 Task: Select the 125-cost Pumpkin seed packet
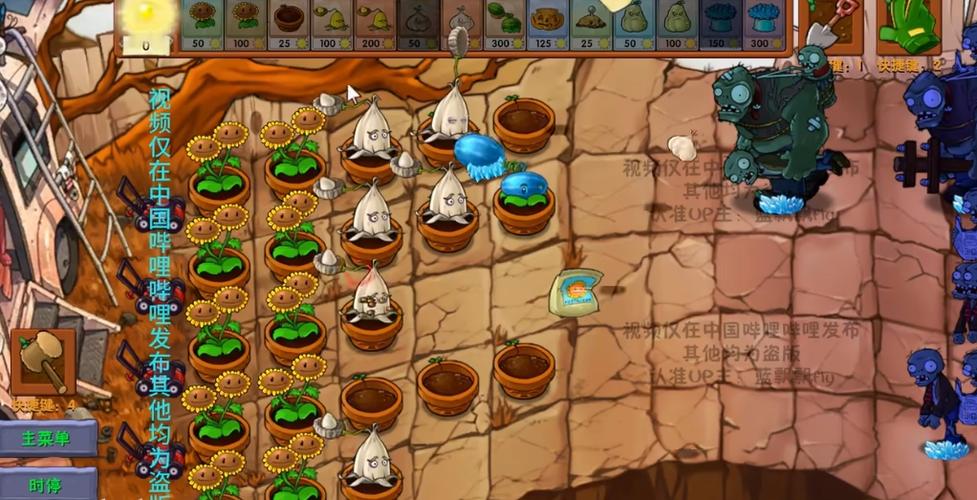coord(547,25)
